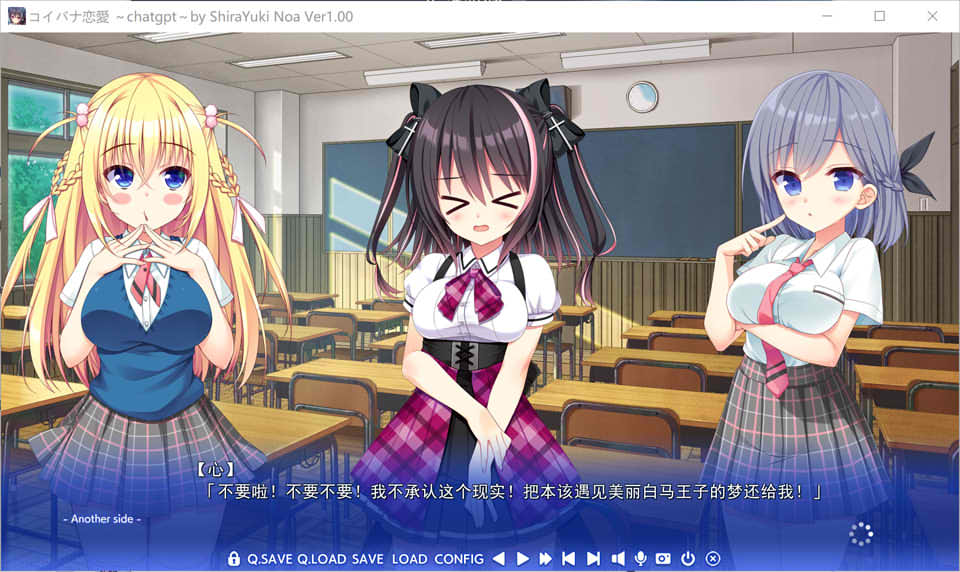Screen dimensions: 960x572
Task: Jump to the previous scene
Action: pyautogui.click(x=569, y=559)
